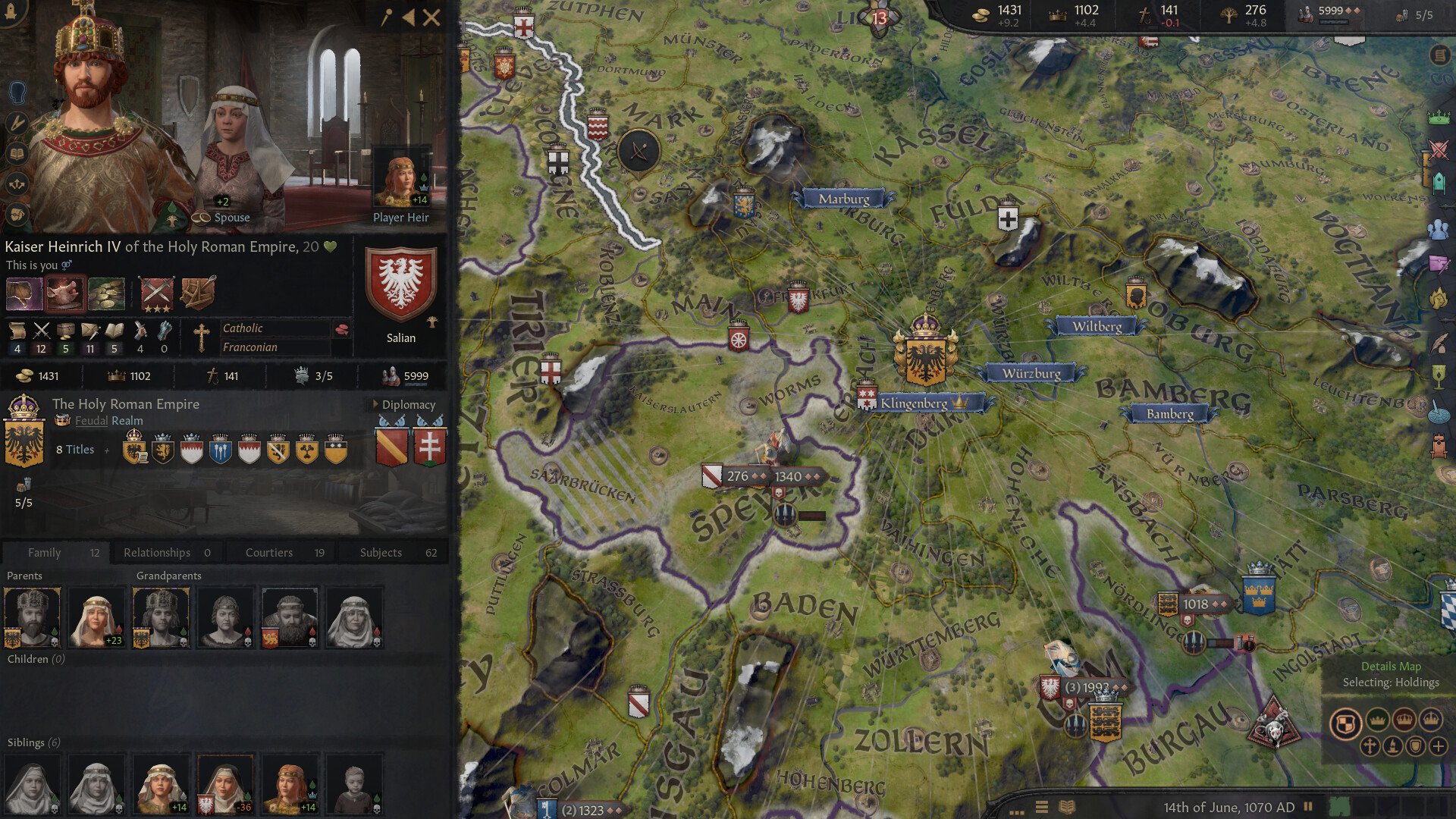Collapse the character panel with the left arrow

click(408, 17)
